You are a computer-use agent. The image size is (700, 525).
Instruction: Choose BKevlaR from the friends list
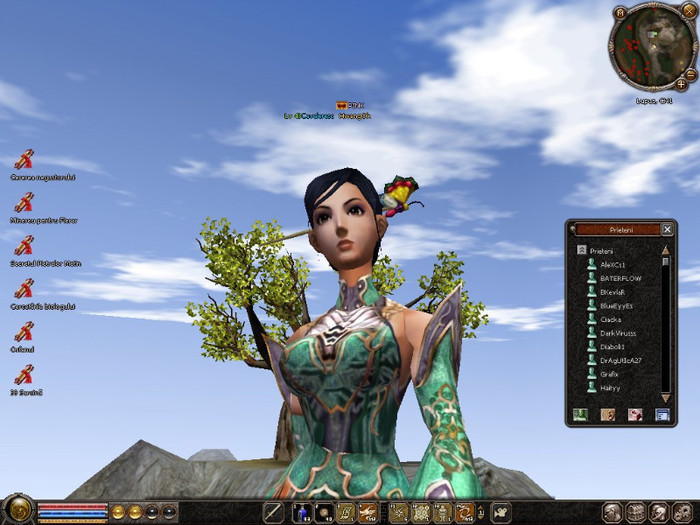point(614,291)
